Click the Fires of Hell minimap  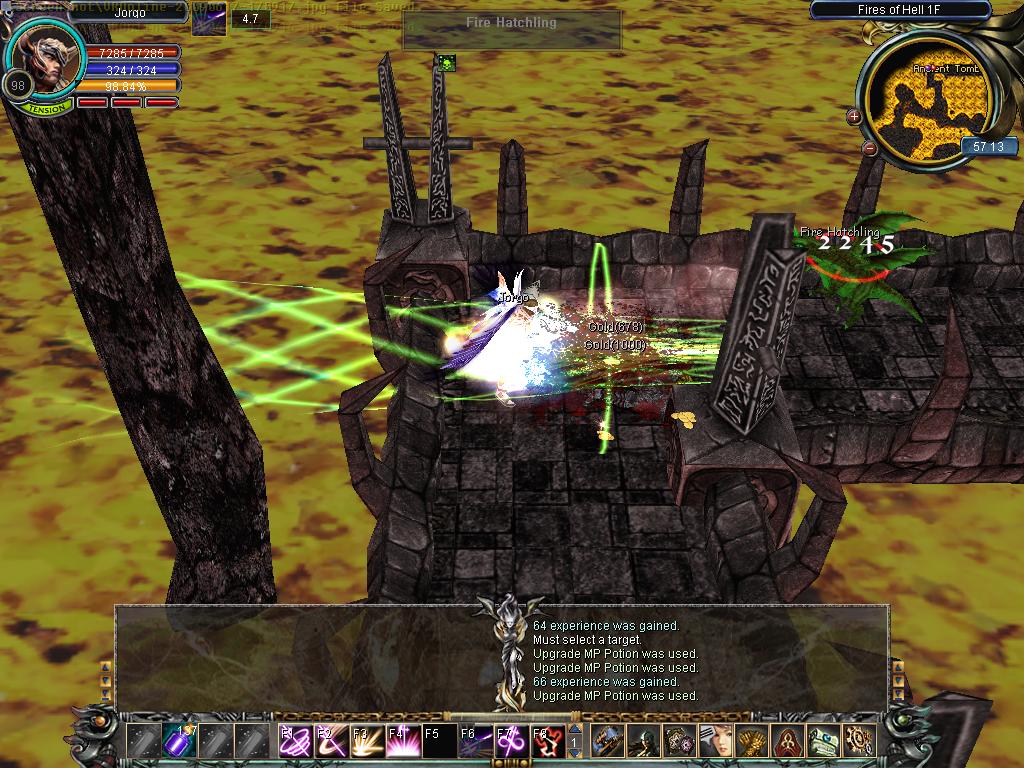(925, 100)
